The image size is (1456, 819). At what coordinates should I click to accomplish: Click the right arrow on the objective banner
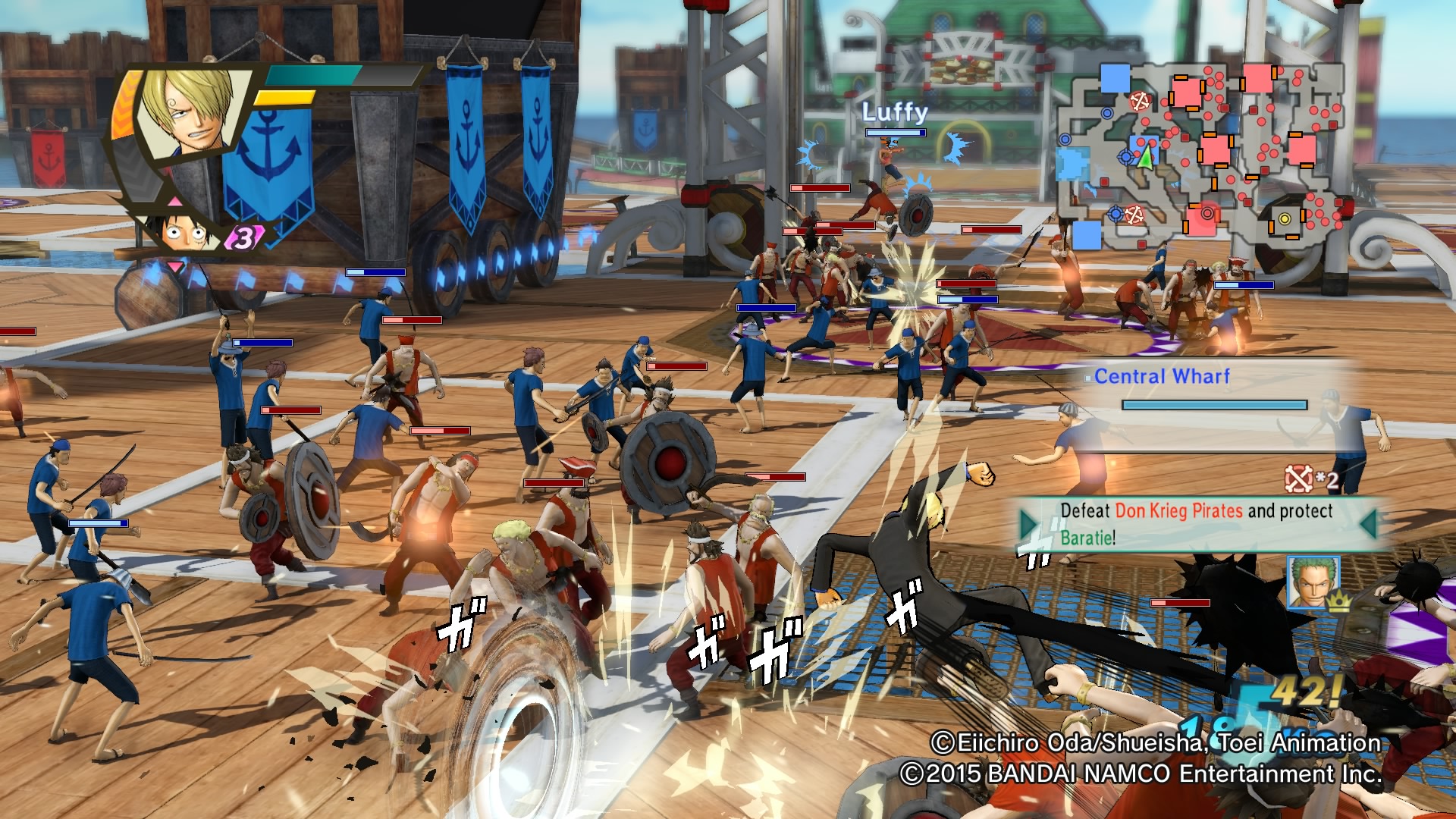point(1370,526)
